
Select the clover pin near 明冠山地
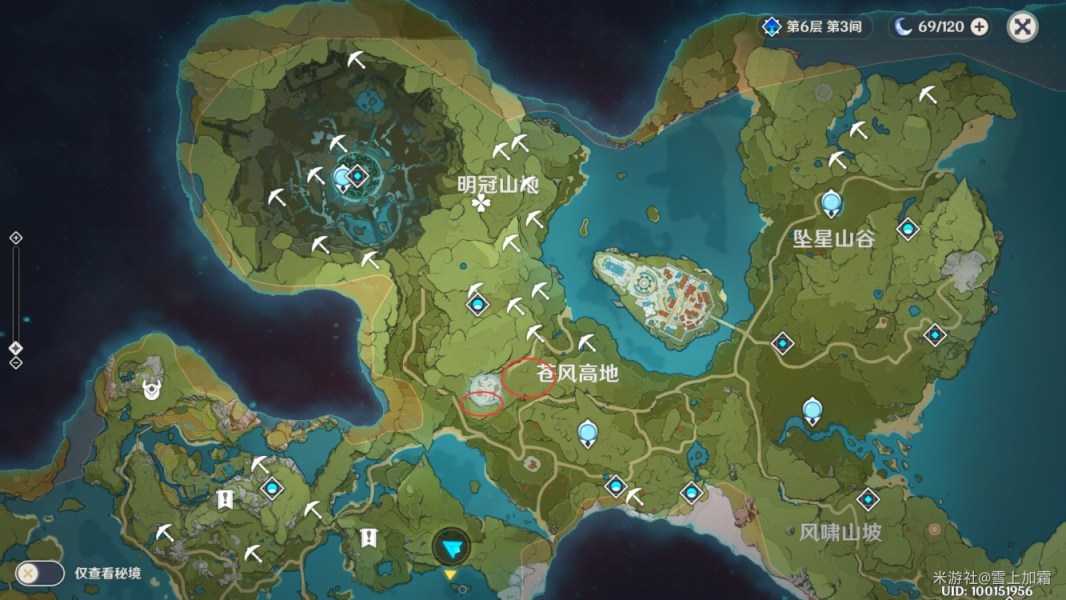[481, 204]
